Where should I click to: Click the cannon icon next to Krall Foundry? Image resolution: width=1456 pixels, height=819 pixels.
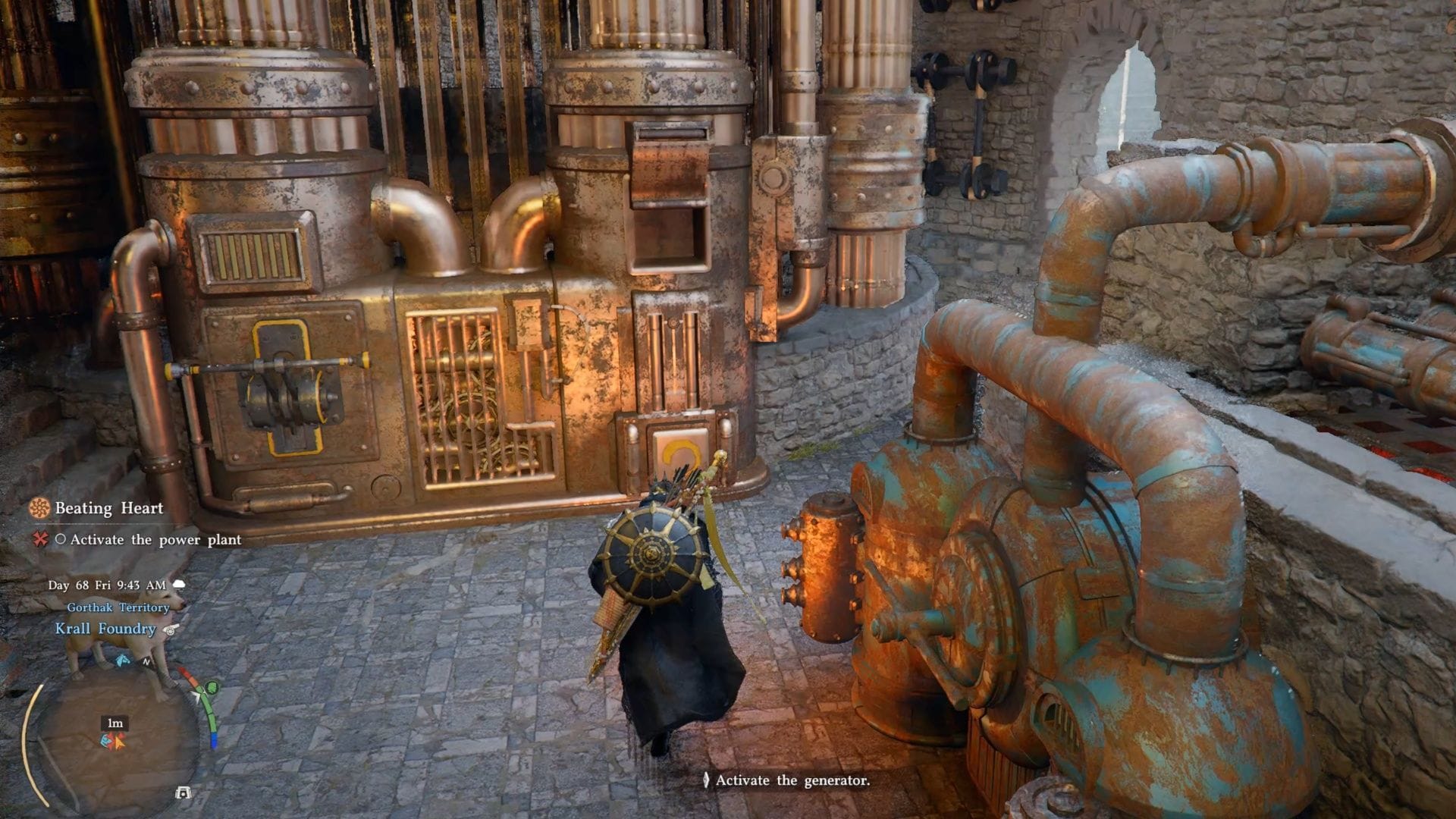click(171, 629)
